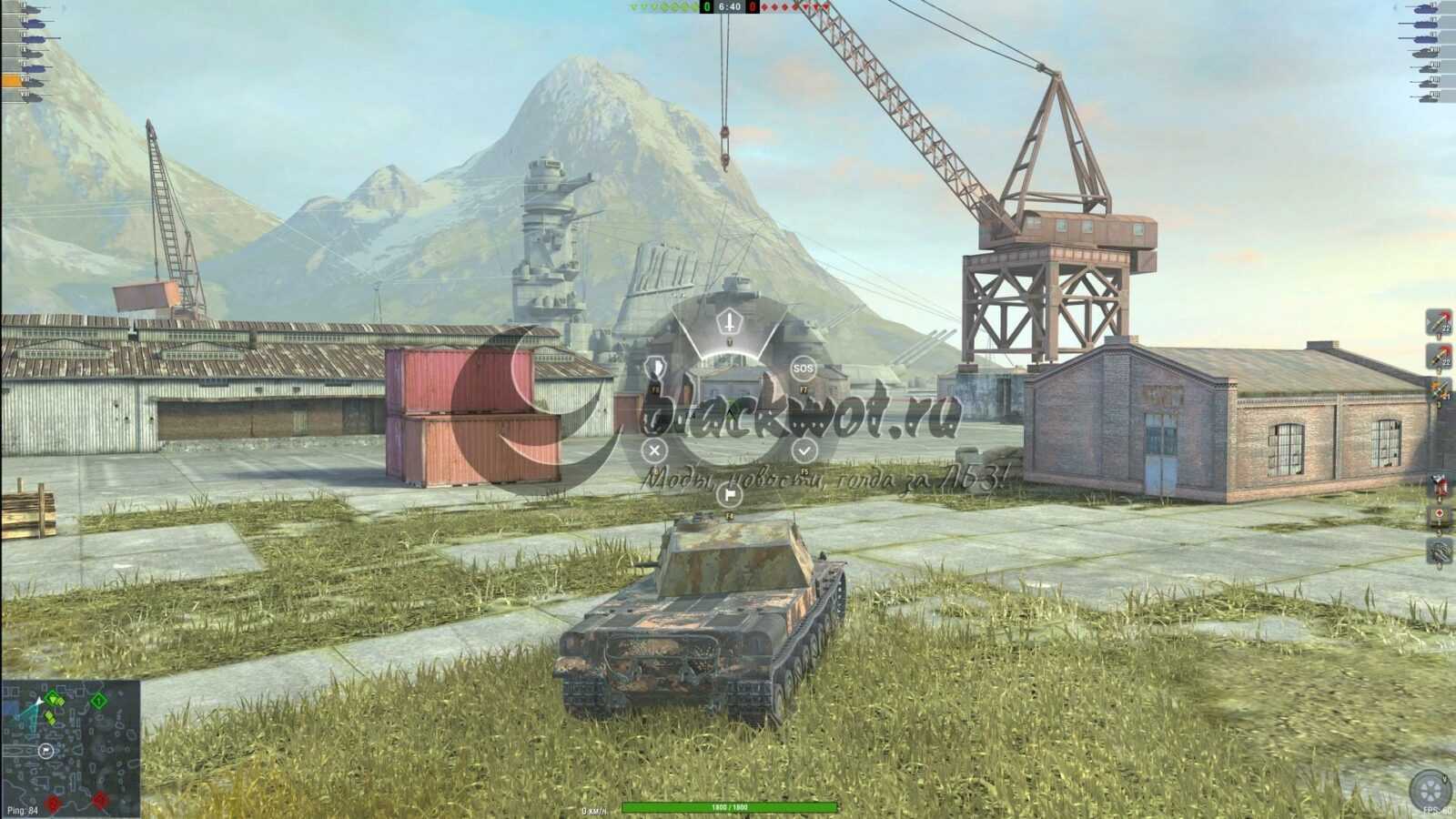Viewport: 1456px width, 819px height.
Task: Select the flag command in radial menu
Action: (x=728, y=494)
